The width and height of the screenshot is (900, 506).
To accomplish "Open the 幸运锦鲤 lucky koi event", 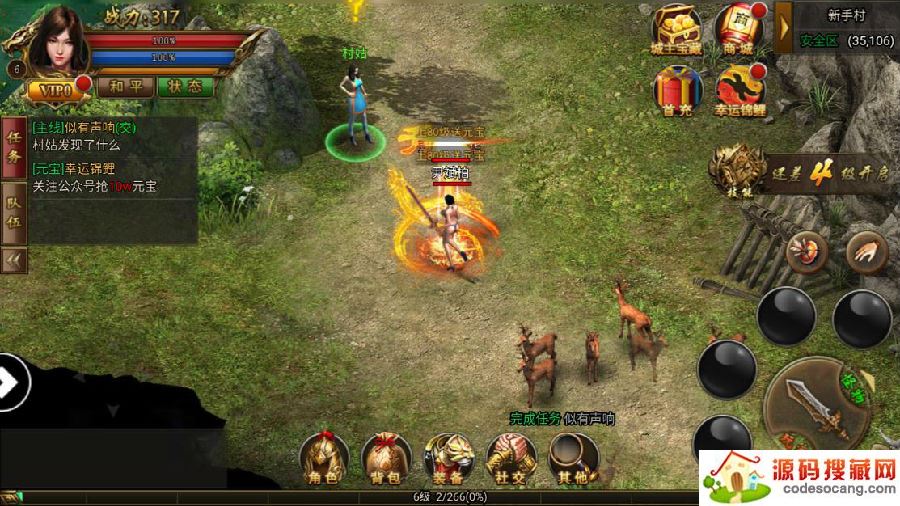I will tap(740, 88).
